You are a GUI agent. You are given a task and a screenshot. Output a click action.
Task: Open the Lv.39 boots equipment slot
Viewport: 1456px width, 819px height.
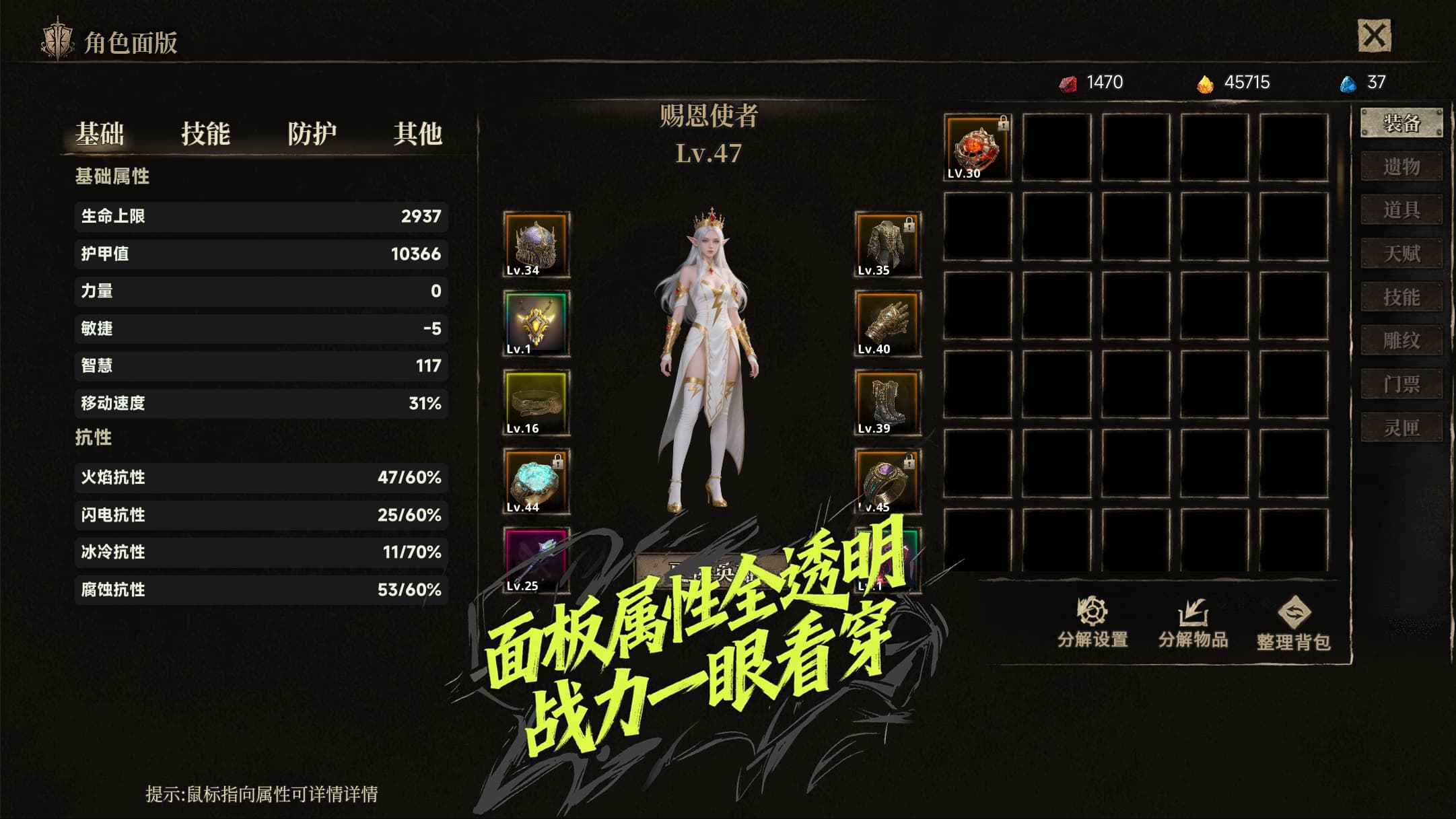pos(887,402)
